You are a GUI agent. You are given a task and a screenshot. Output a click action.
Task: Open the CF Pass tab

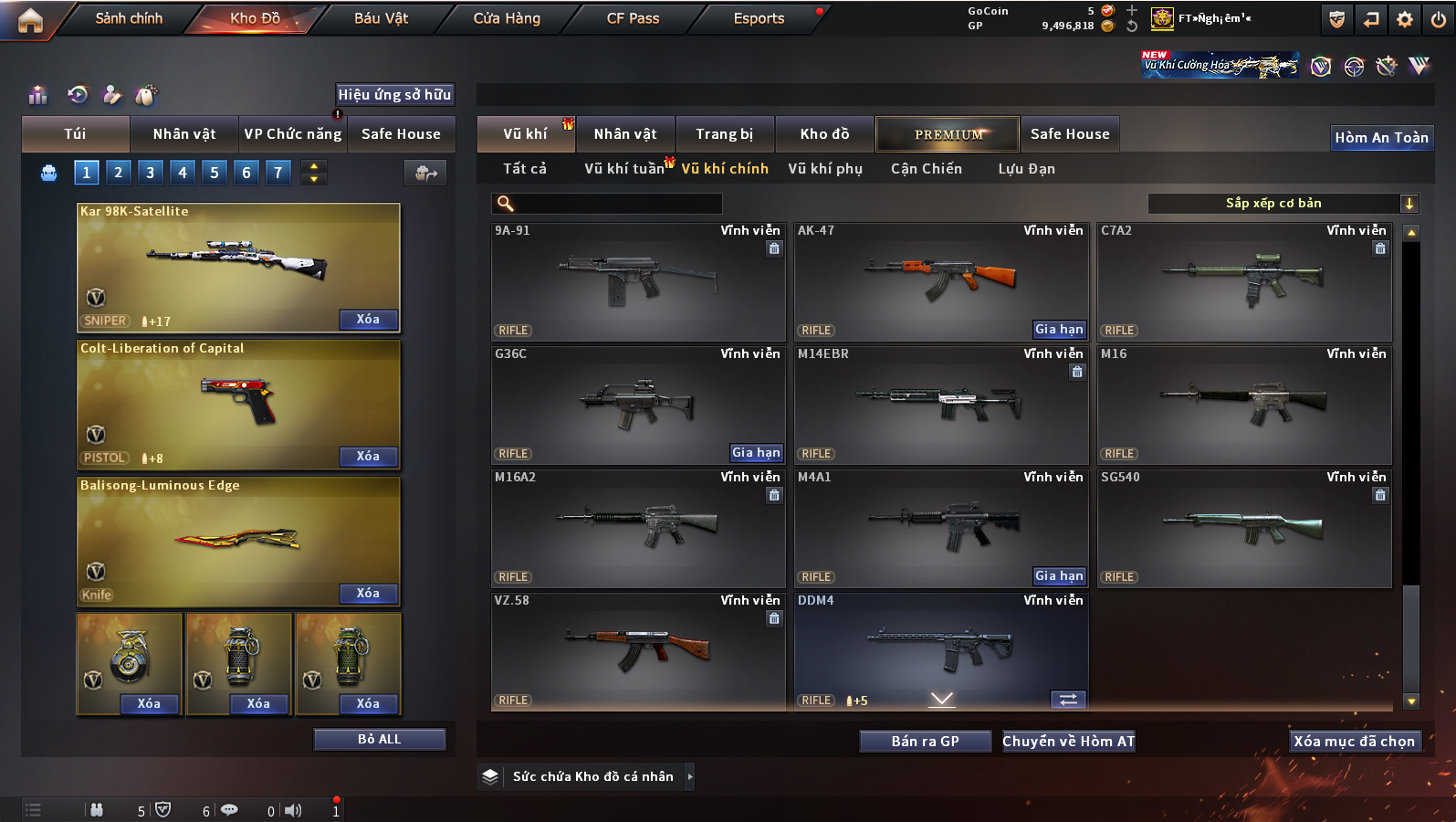633,18
